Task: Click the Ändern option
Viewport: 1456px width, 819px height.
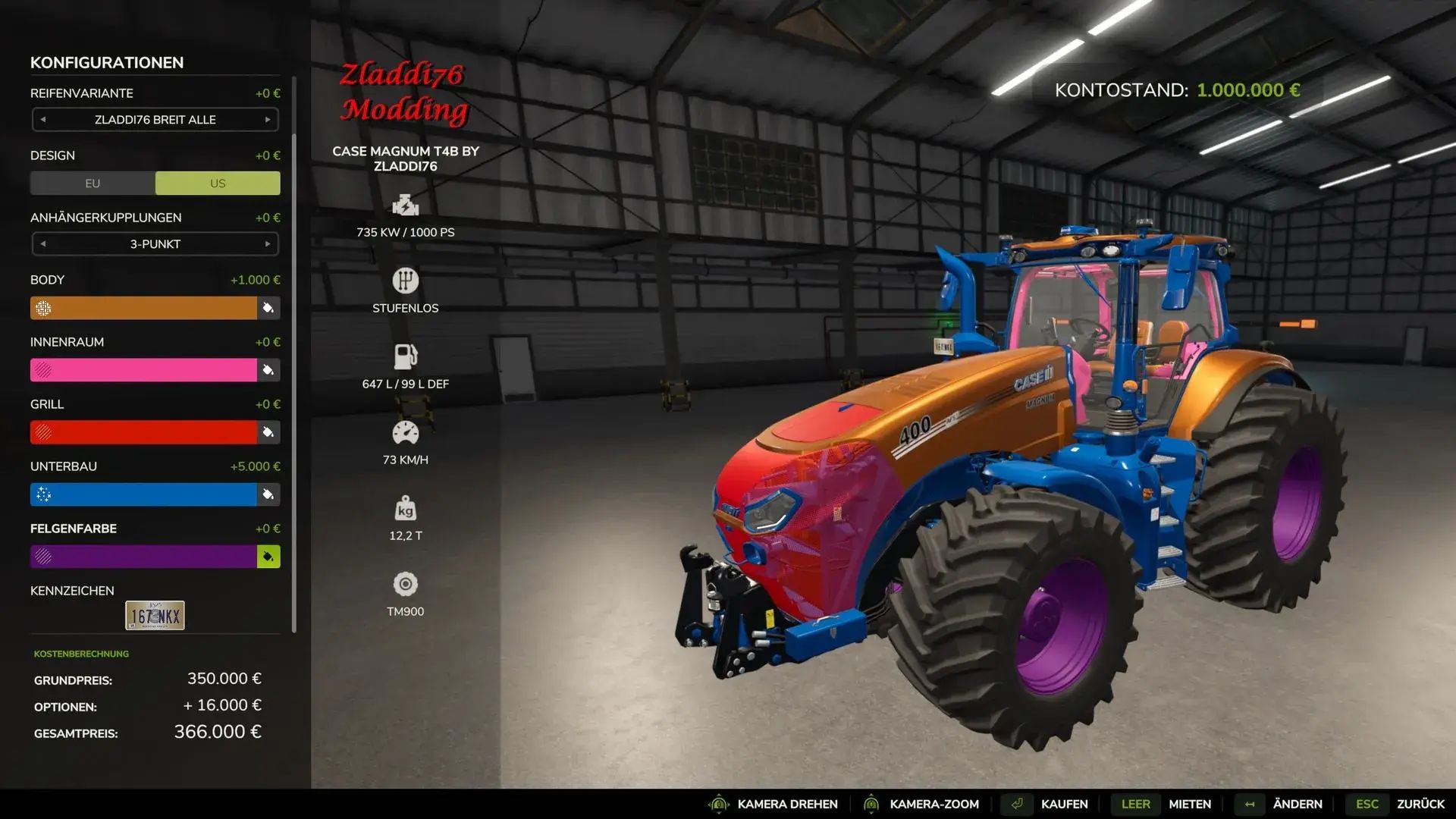Action: click(1297, 804)
